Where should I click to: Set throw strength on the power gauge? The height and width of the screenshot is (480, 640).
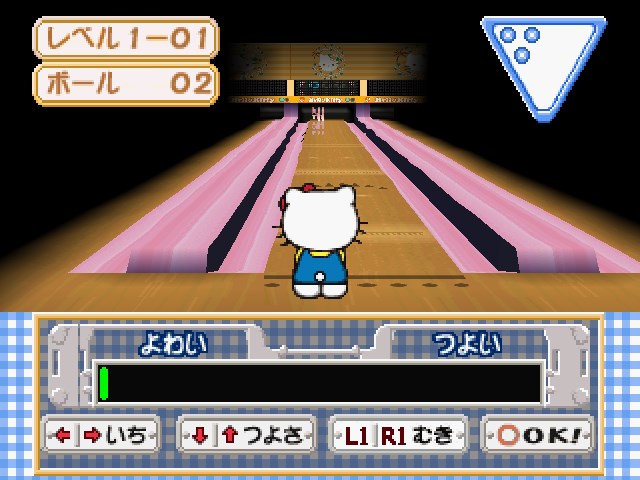point(320,383)
